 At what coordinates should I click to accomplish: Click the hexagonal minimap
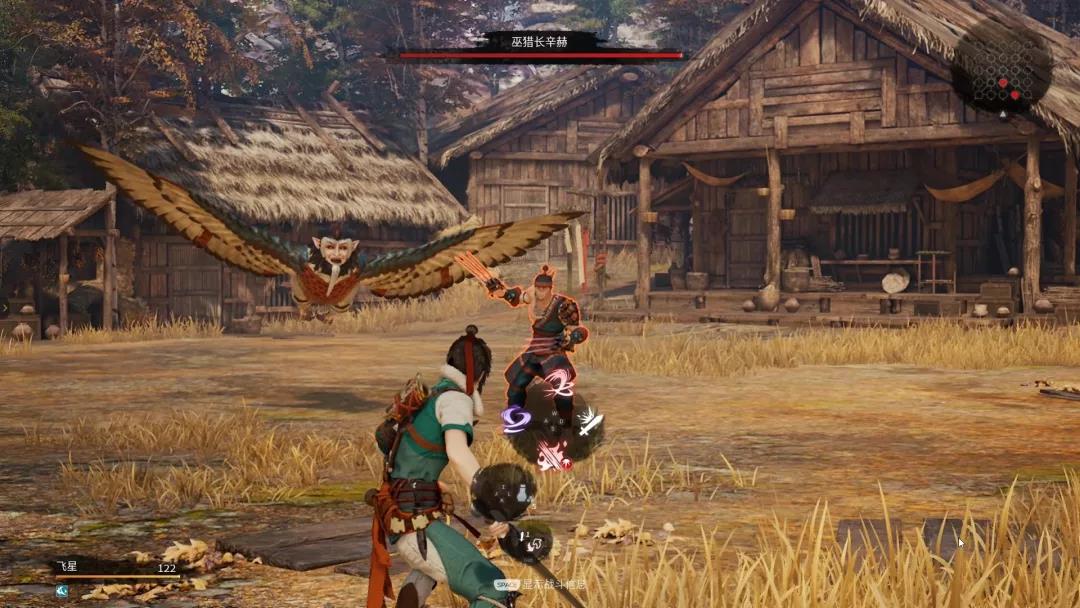[x=1001, y=66]
